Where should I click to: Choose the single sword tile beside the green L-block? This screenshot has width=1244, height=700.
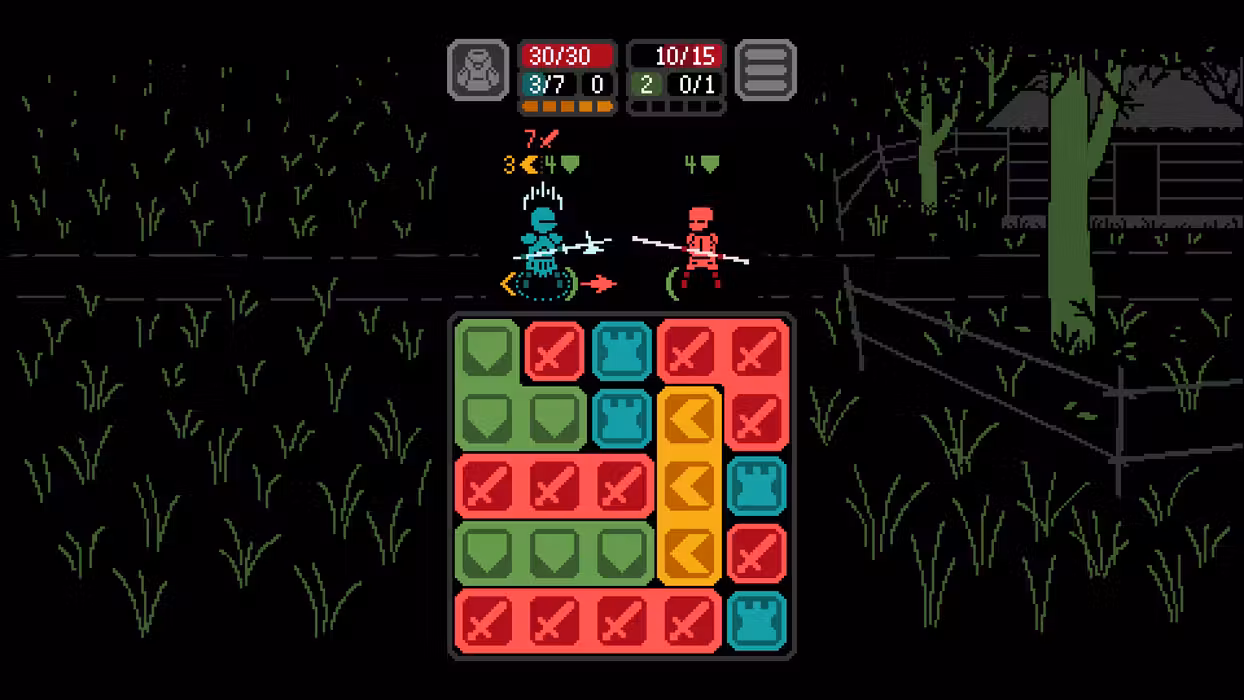coord(555,352)
